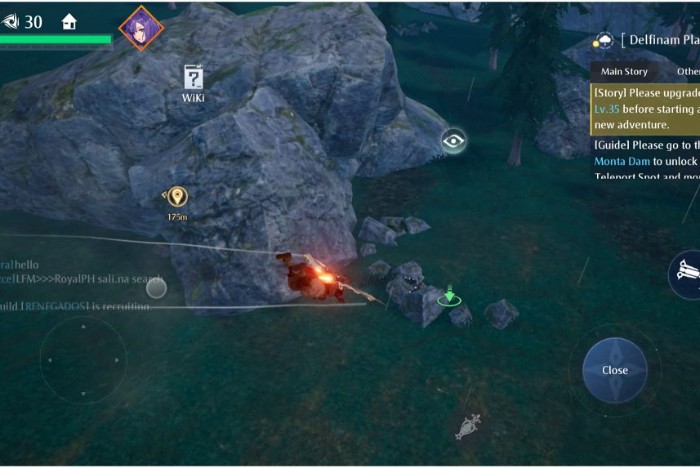700x468 pixels.
Task: Tap the virtual movement joystick
Action: (x=83, y=360)
